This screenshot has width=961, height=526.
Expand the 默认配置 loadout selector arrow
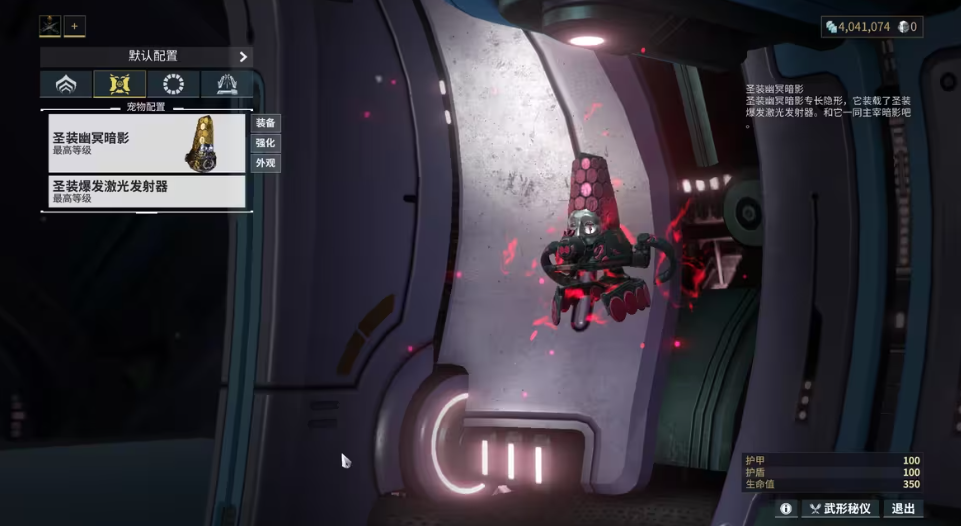point(243,57)
